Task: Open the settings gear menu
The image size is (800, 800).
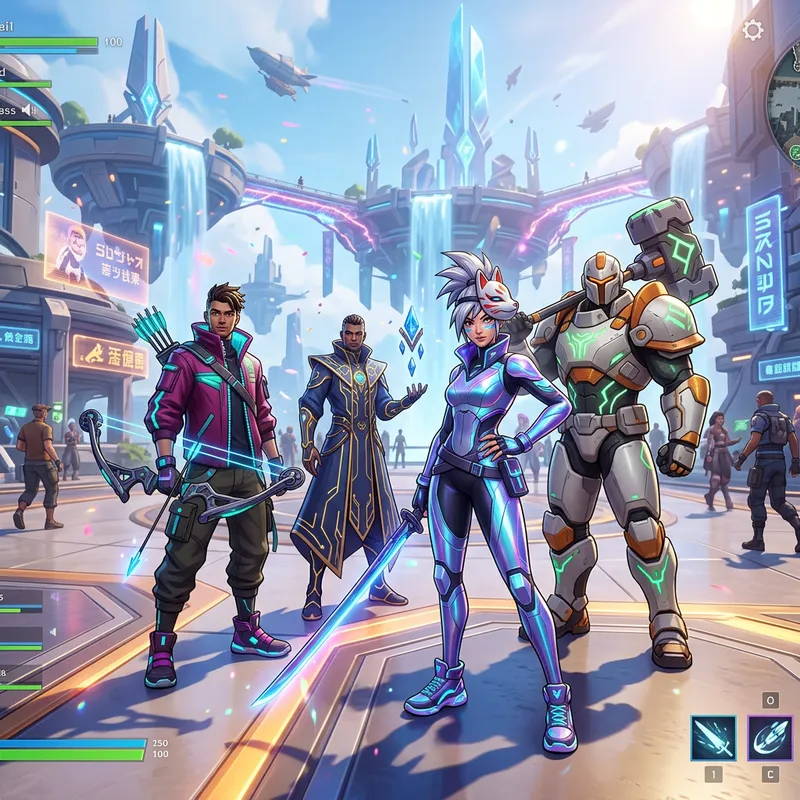Action: (x=753, y=30)
